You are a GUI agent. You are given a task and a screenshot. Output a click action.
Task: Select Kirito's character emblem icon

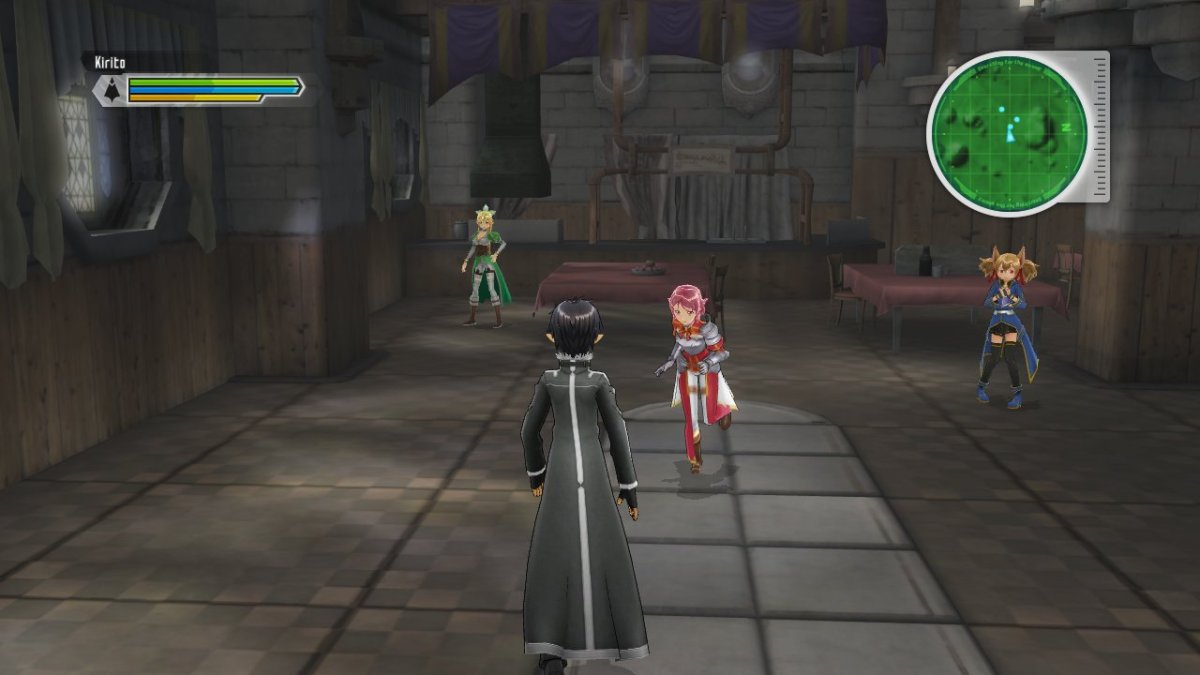click(x=108, y=91)
